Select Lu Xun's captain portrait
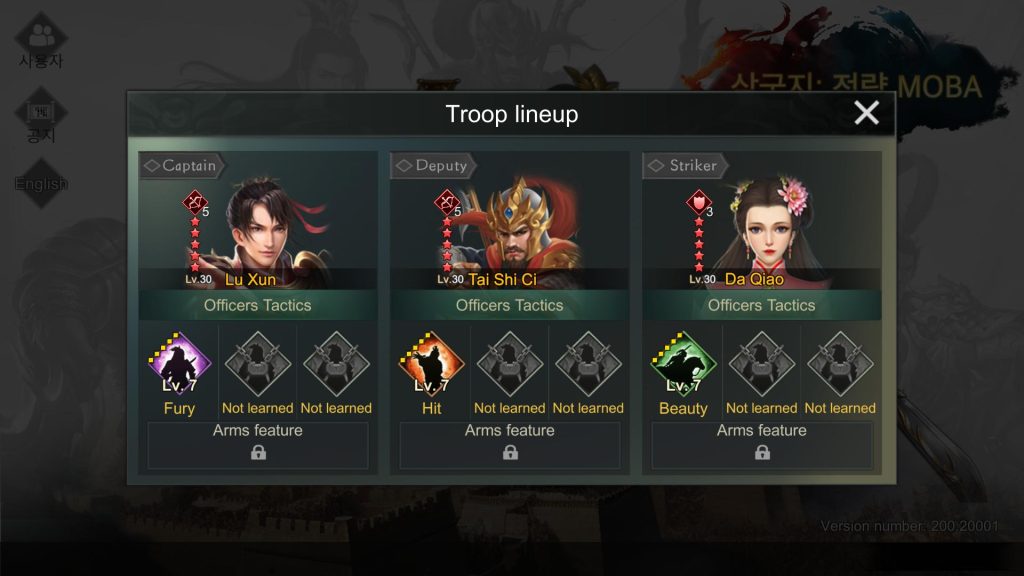The width and height of the screenshot is (1024, 576). click(262, 230)
